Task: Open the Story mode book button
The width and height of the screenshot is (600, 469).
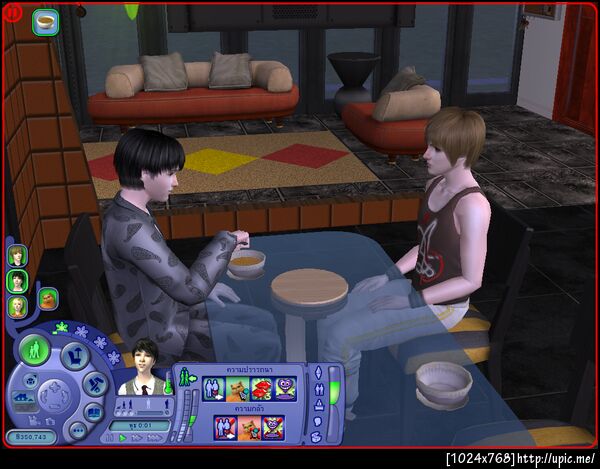Action: 93,410
